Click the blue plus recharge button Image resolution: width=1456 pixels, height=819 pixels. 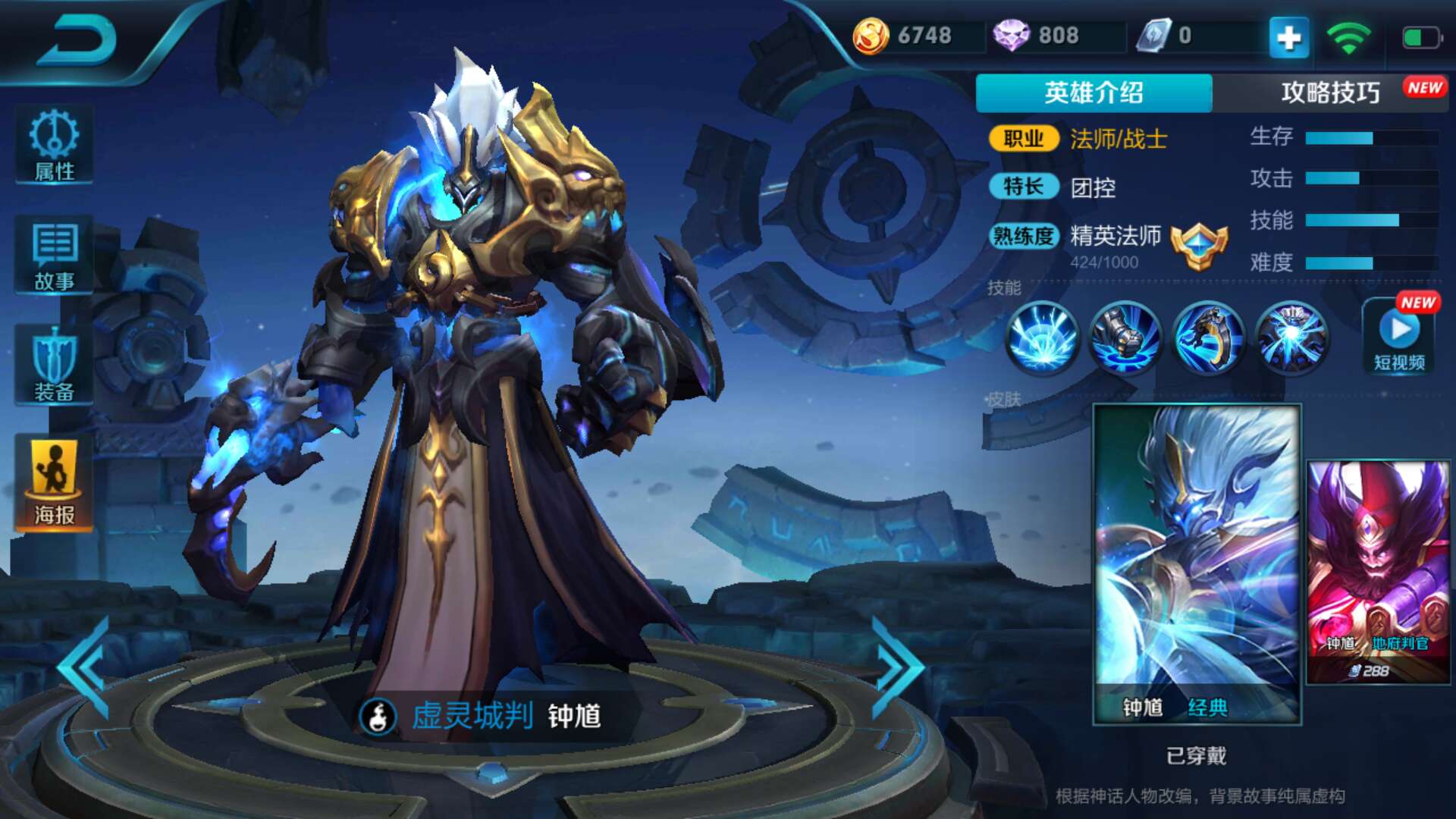pyautogui.click(x=1288, y=36)
